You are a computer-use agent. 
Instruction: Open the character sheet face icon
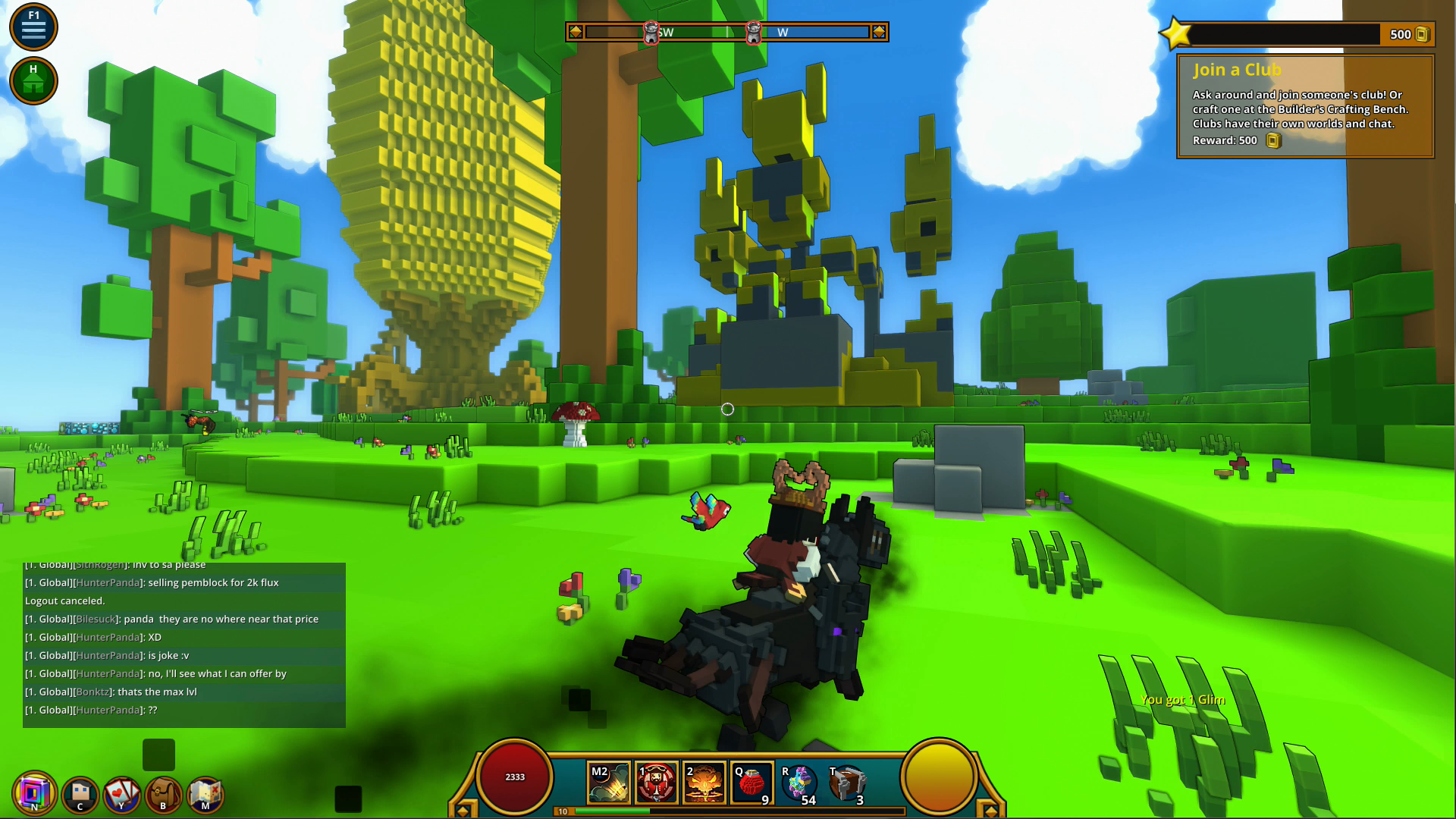click(80, 795)
